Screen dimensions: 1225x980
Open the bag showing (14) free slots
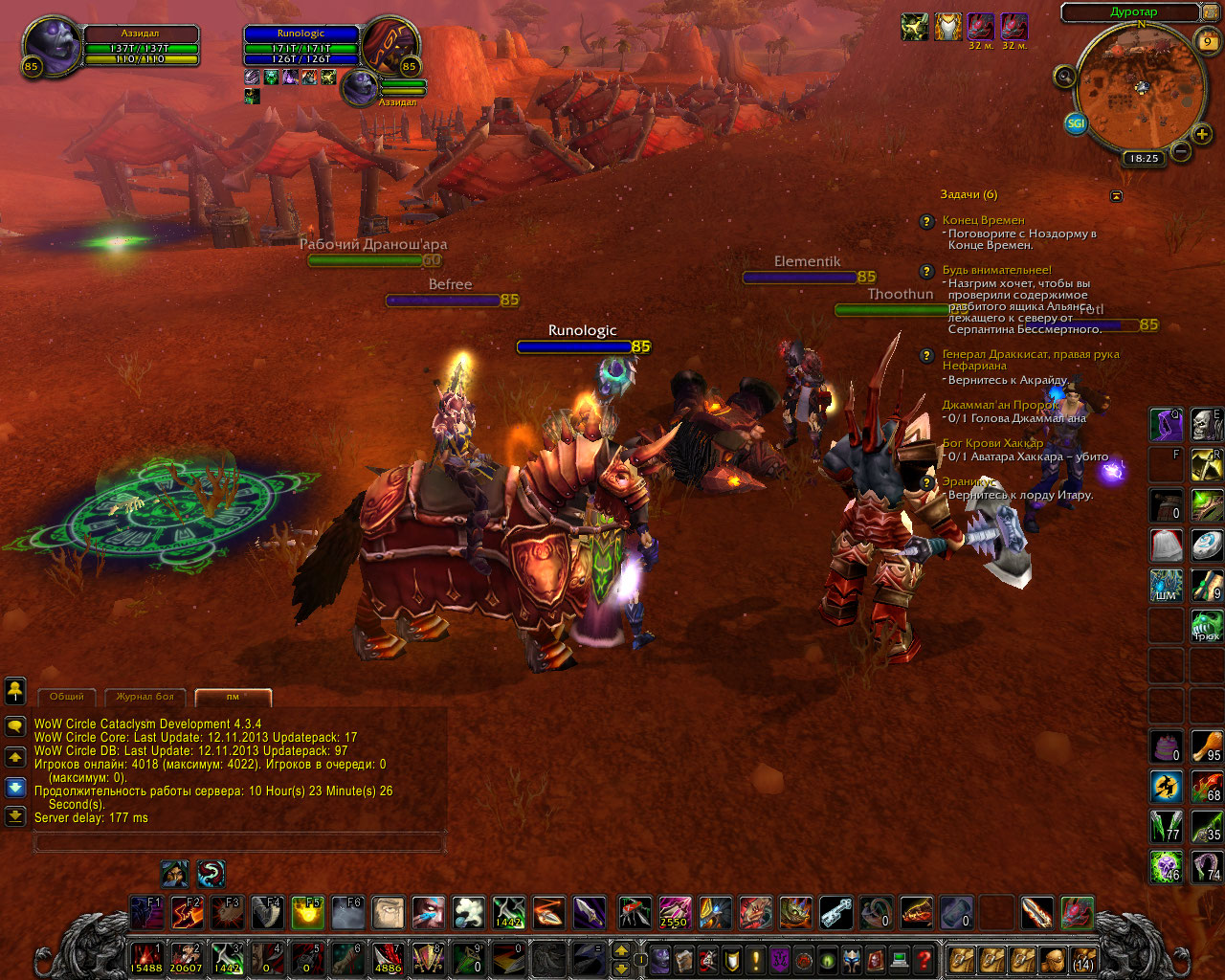1082,958
